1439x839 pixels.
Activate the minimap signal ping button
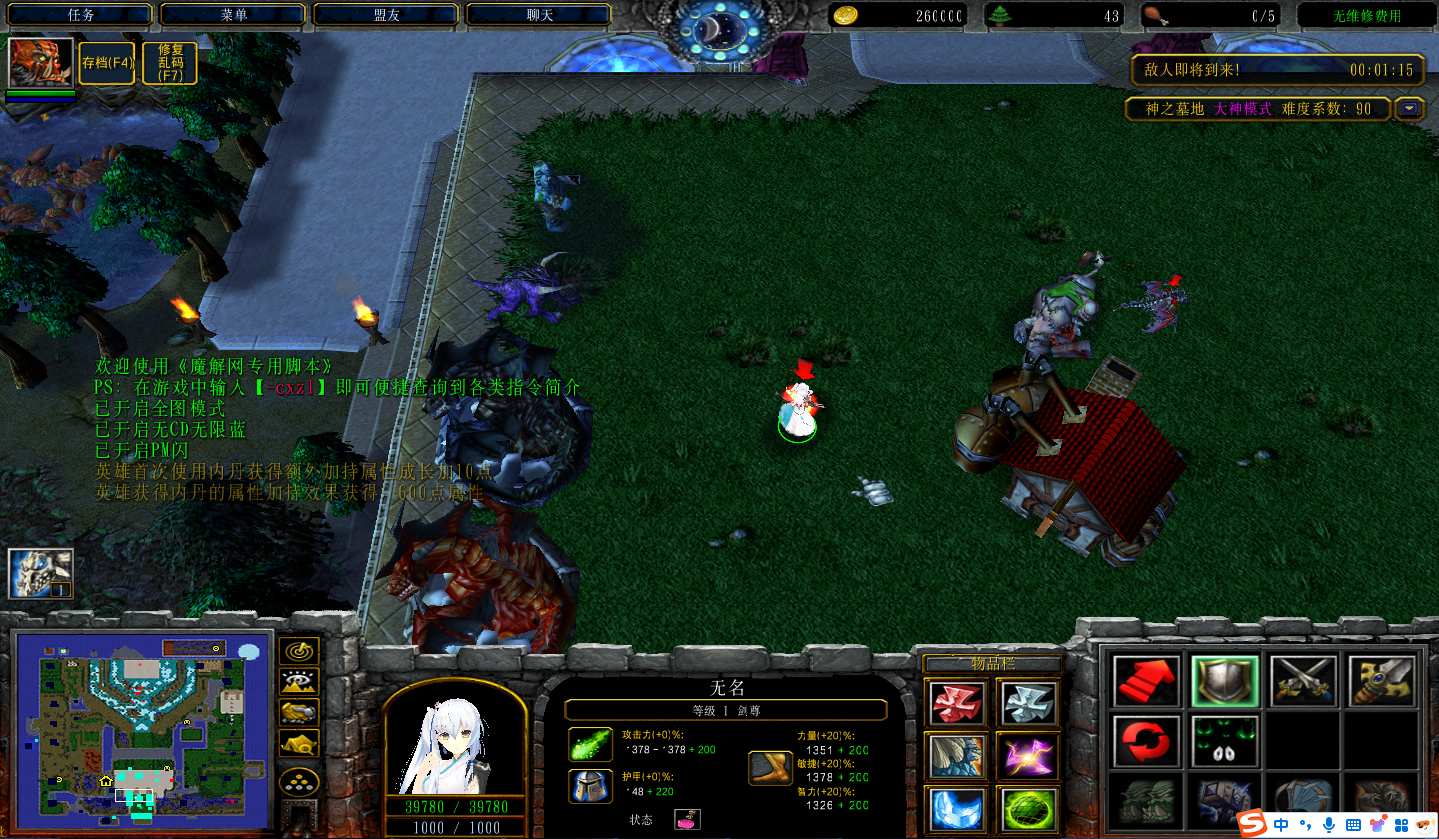(x=298, y=651)
